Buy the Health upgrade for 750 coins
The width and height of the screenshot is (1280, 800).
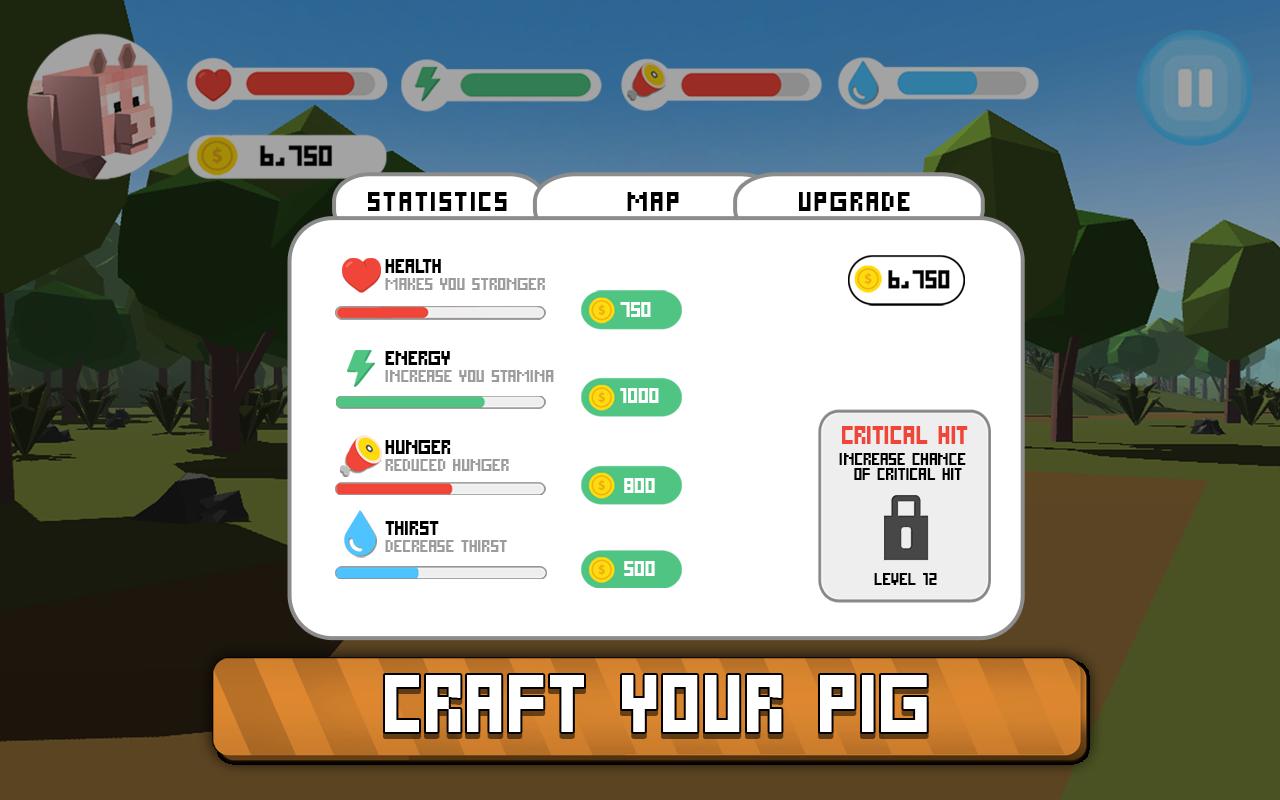[630, 310]
